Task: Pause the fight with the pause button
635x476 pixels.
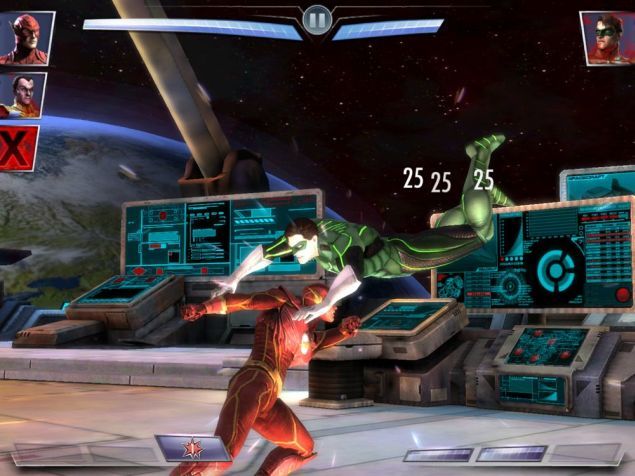Action: pos(317,20)
